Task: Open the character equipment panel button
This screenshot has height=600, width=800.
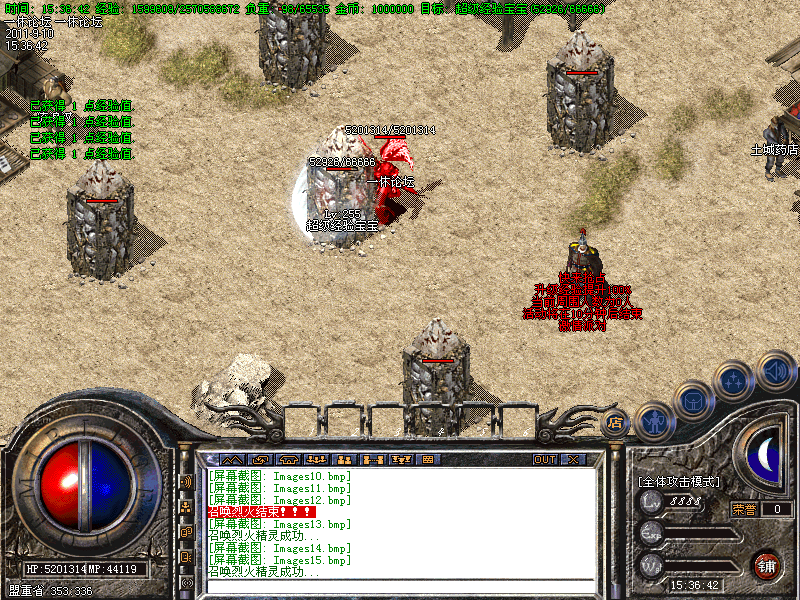Action: pyautogui.click(x=654, y=420)
